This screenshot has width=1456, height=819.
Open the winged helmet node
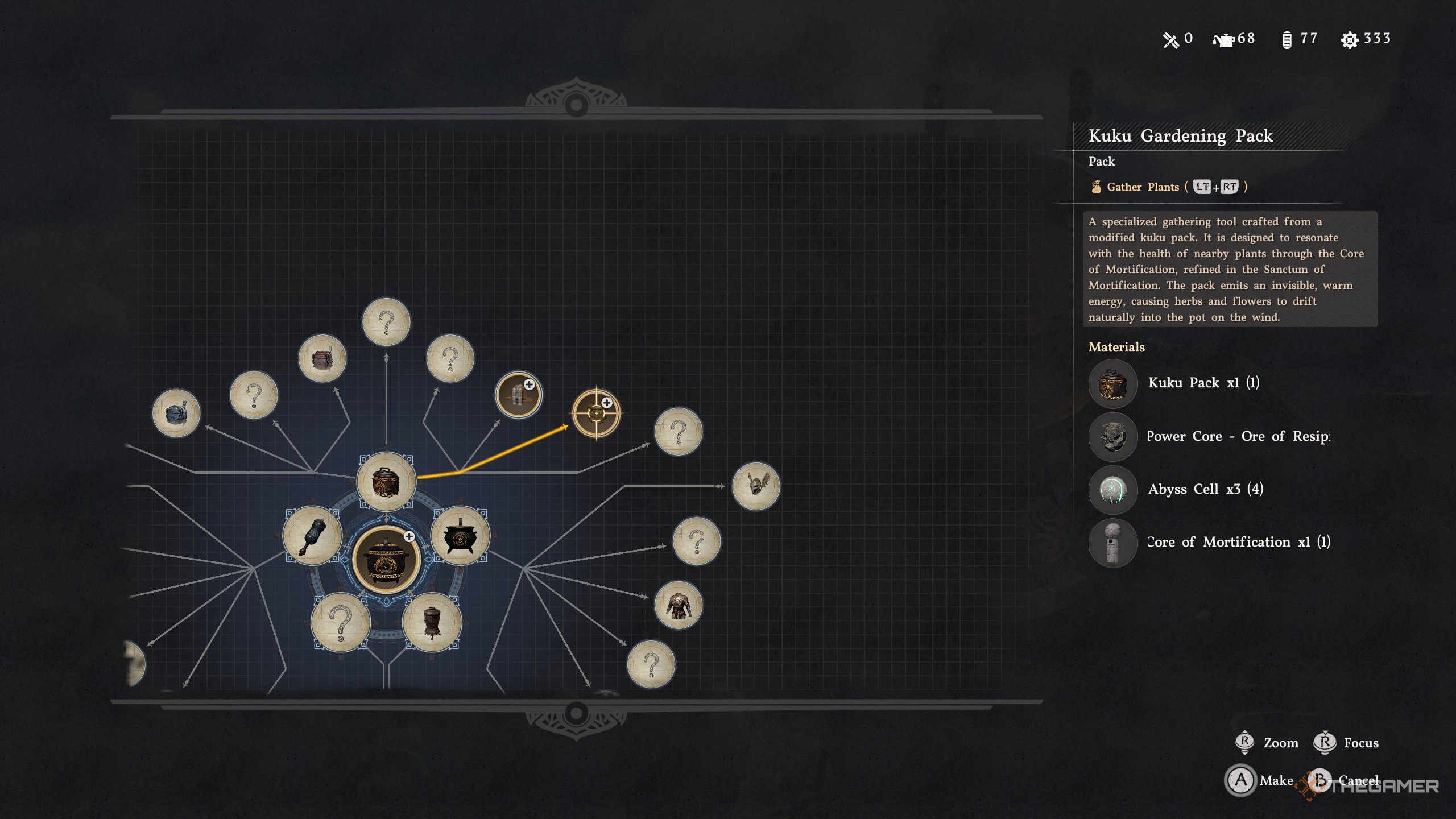coord(755,486)
